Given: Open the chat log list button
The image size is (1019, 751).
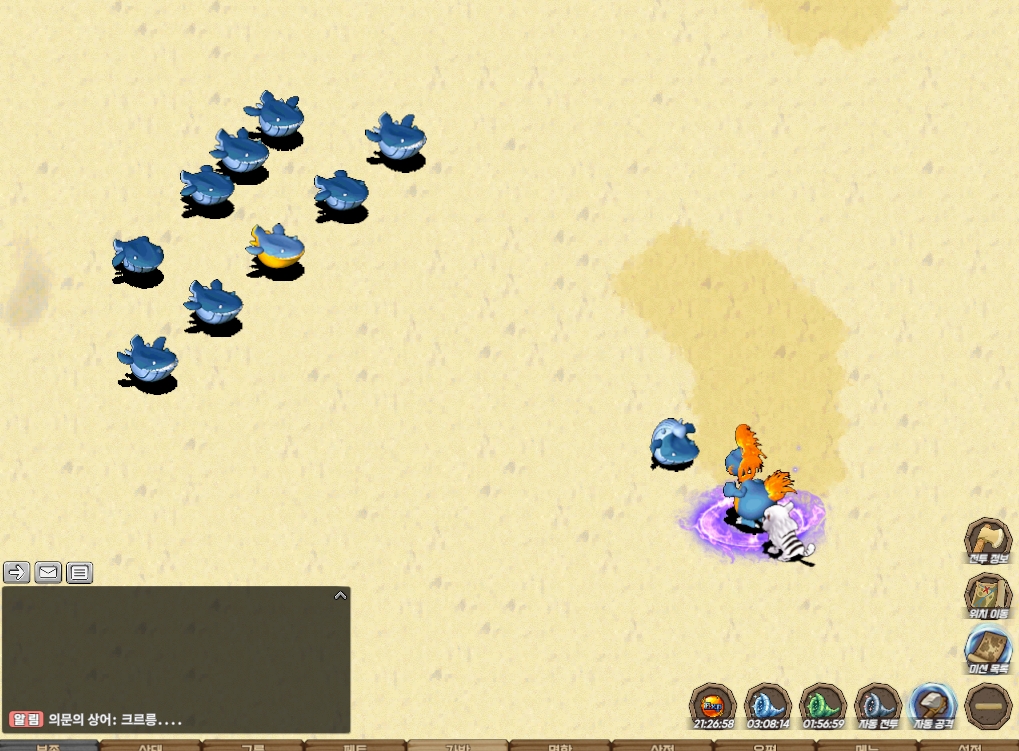Looking at the screenshot, I should click(79, 572).
